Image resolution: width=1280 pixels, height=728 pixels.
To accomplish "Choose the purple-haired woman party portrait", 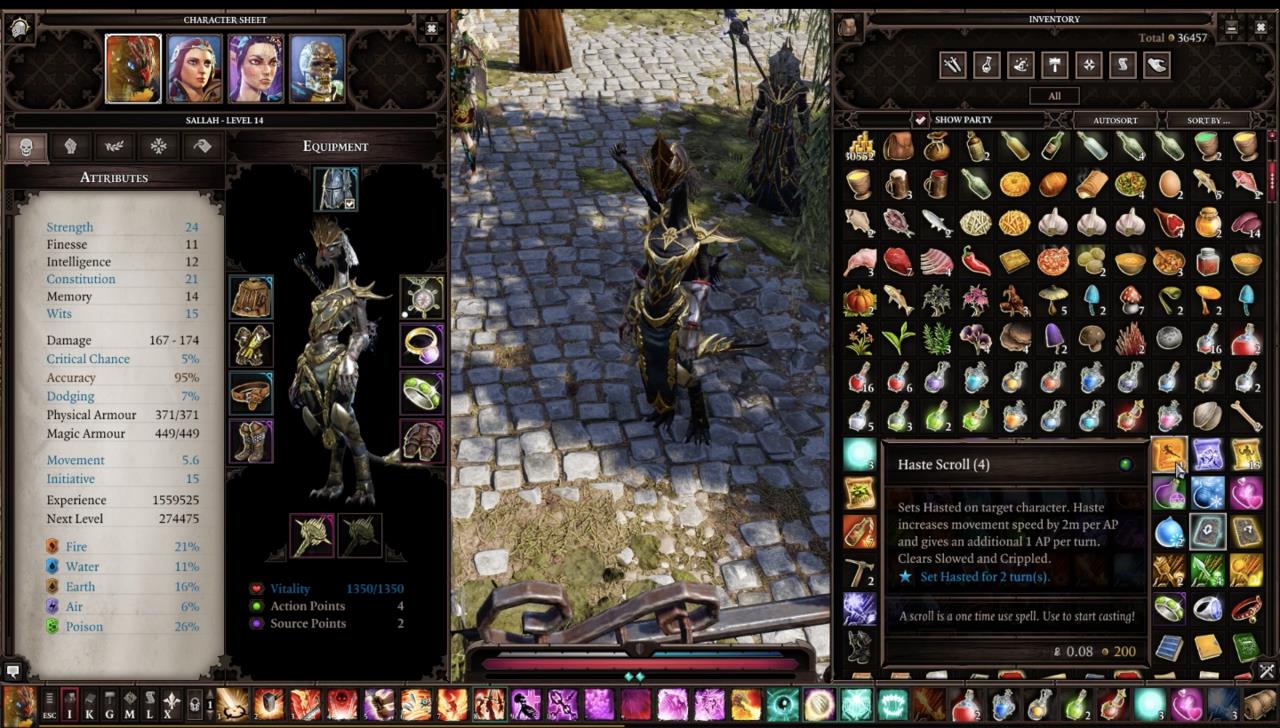I will pyautogui.click(x=256, y=69).
